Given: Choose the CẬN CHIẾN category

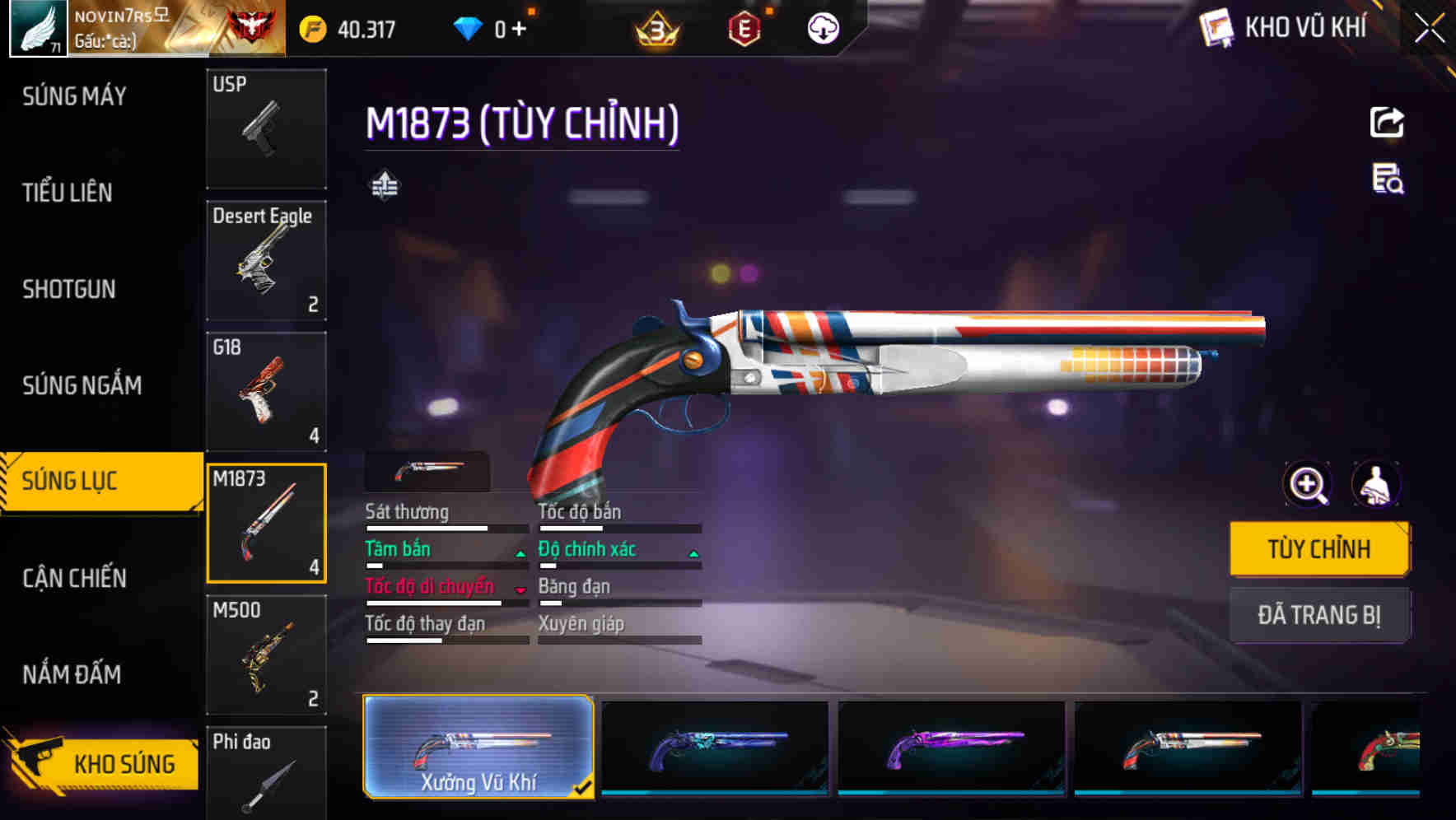Looking at the screenshot, I should click(74, 578).
